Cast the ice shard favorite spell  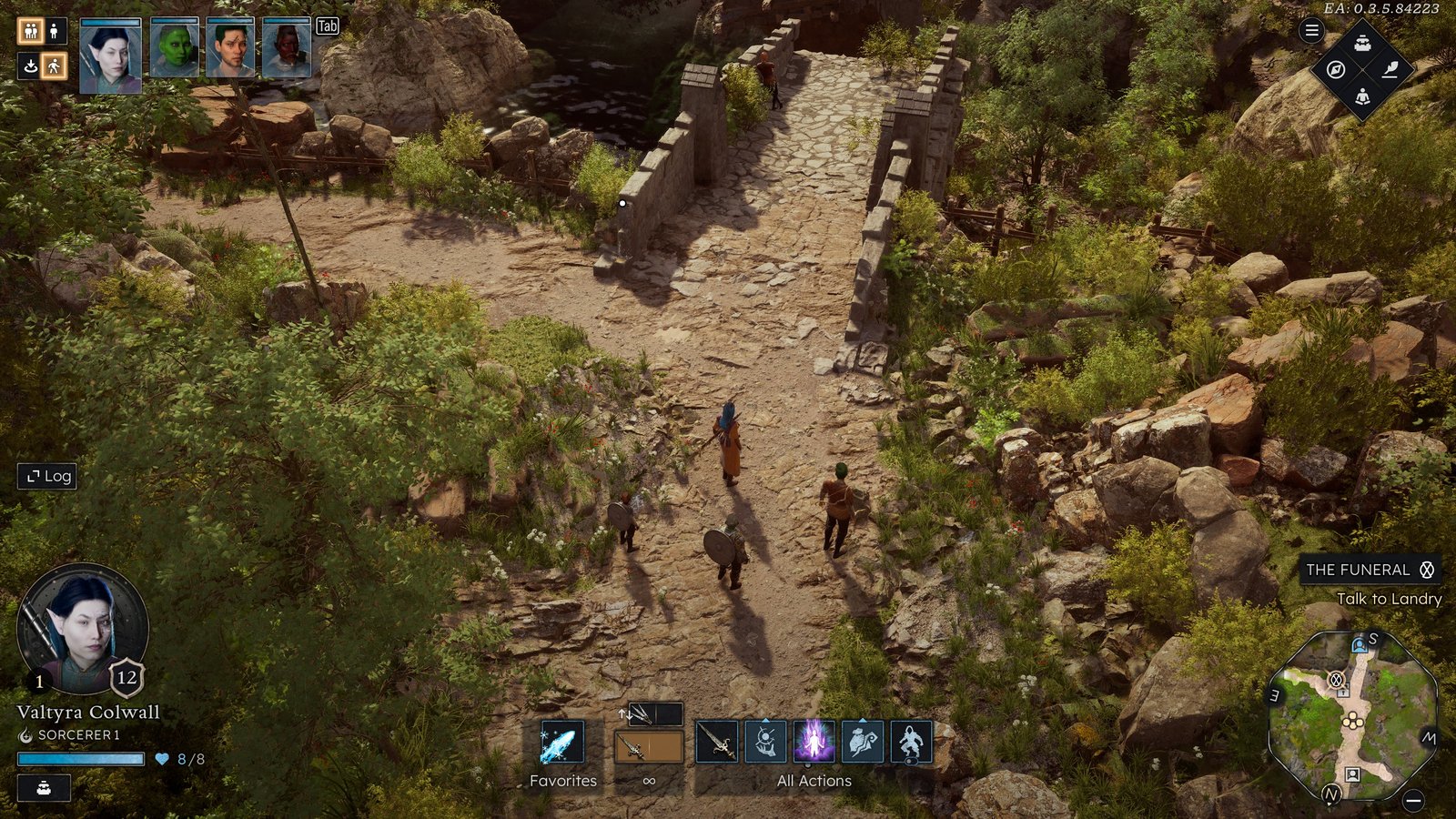coord(561,743)
